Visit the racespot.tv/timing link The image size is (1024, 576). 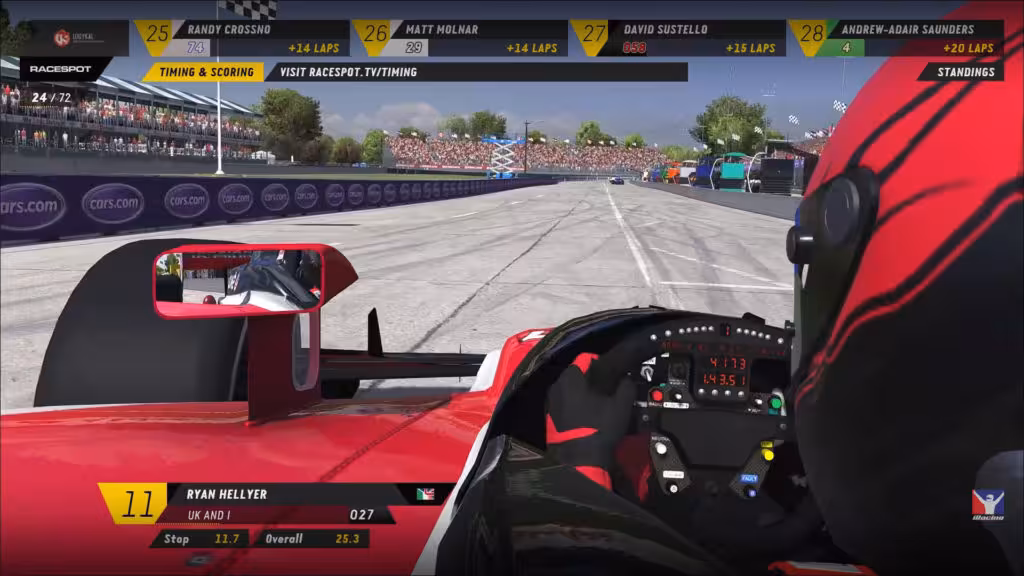pyautogui.click(x=348, y=72)
